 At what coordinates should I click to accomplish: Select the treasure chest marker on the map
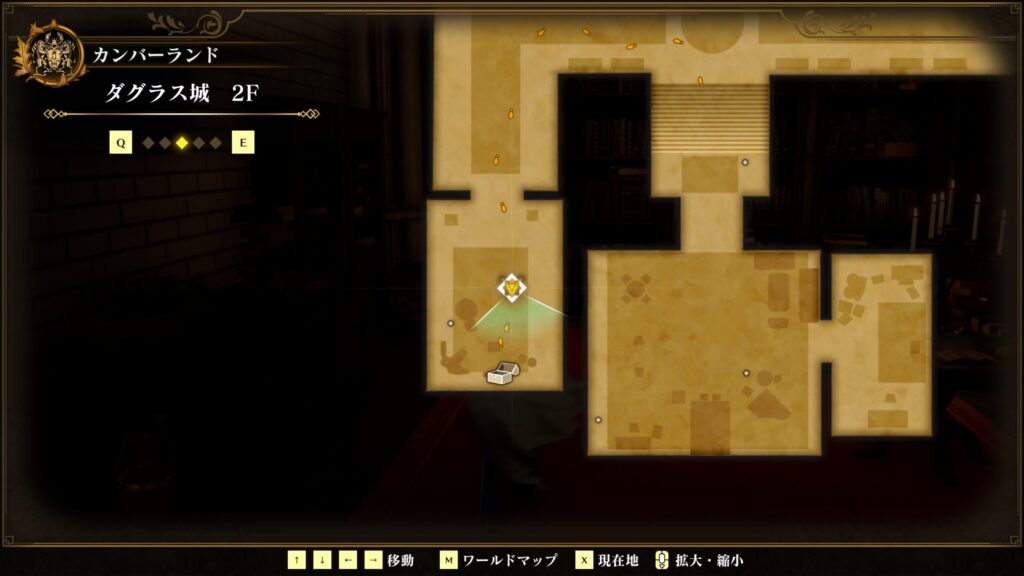tap(502, 373)
